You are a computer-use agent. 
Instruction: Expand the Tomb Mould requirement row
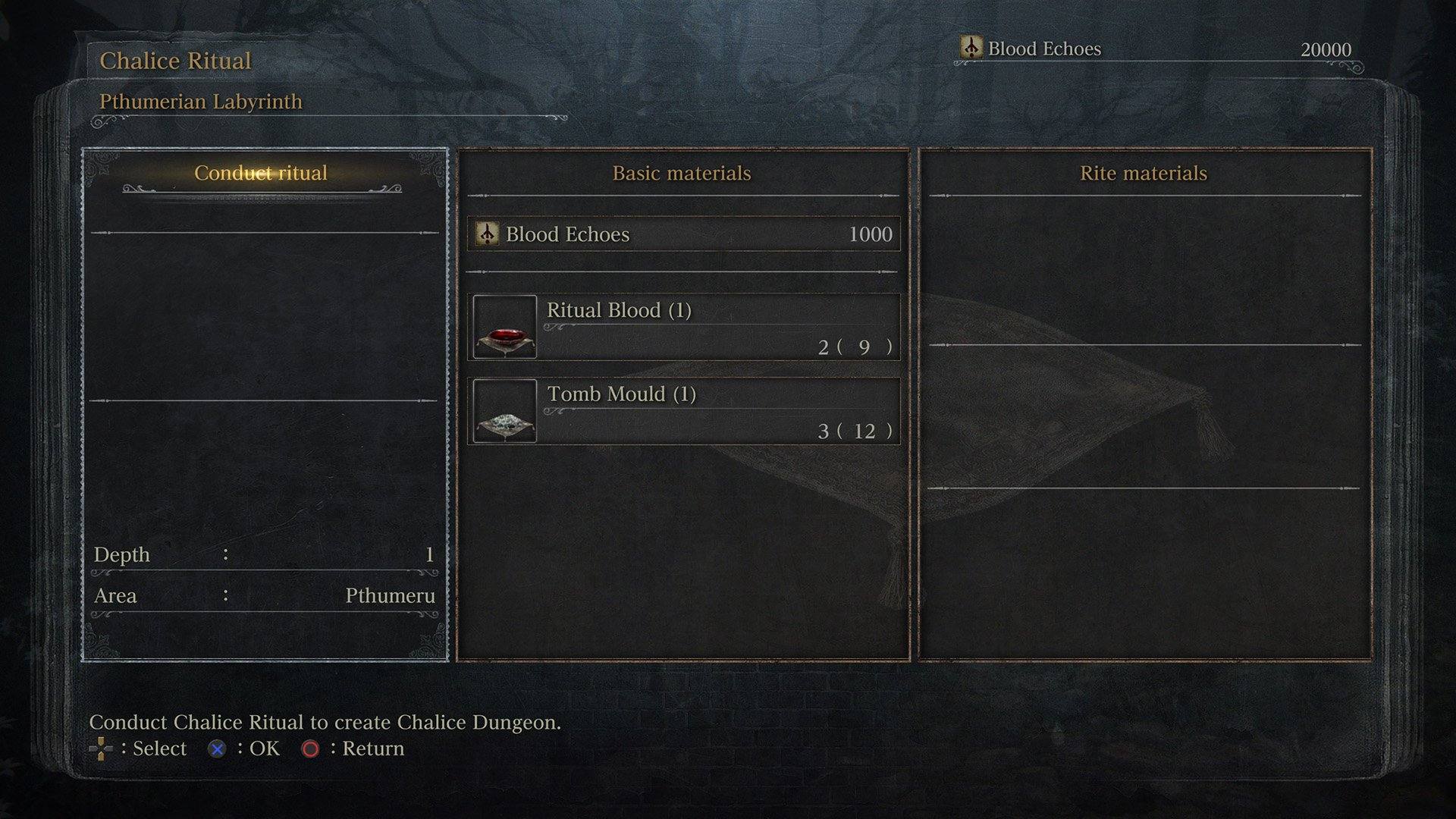tap(720, 410)
